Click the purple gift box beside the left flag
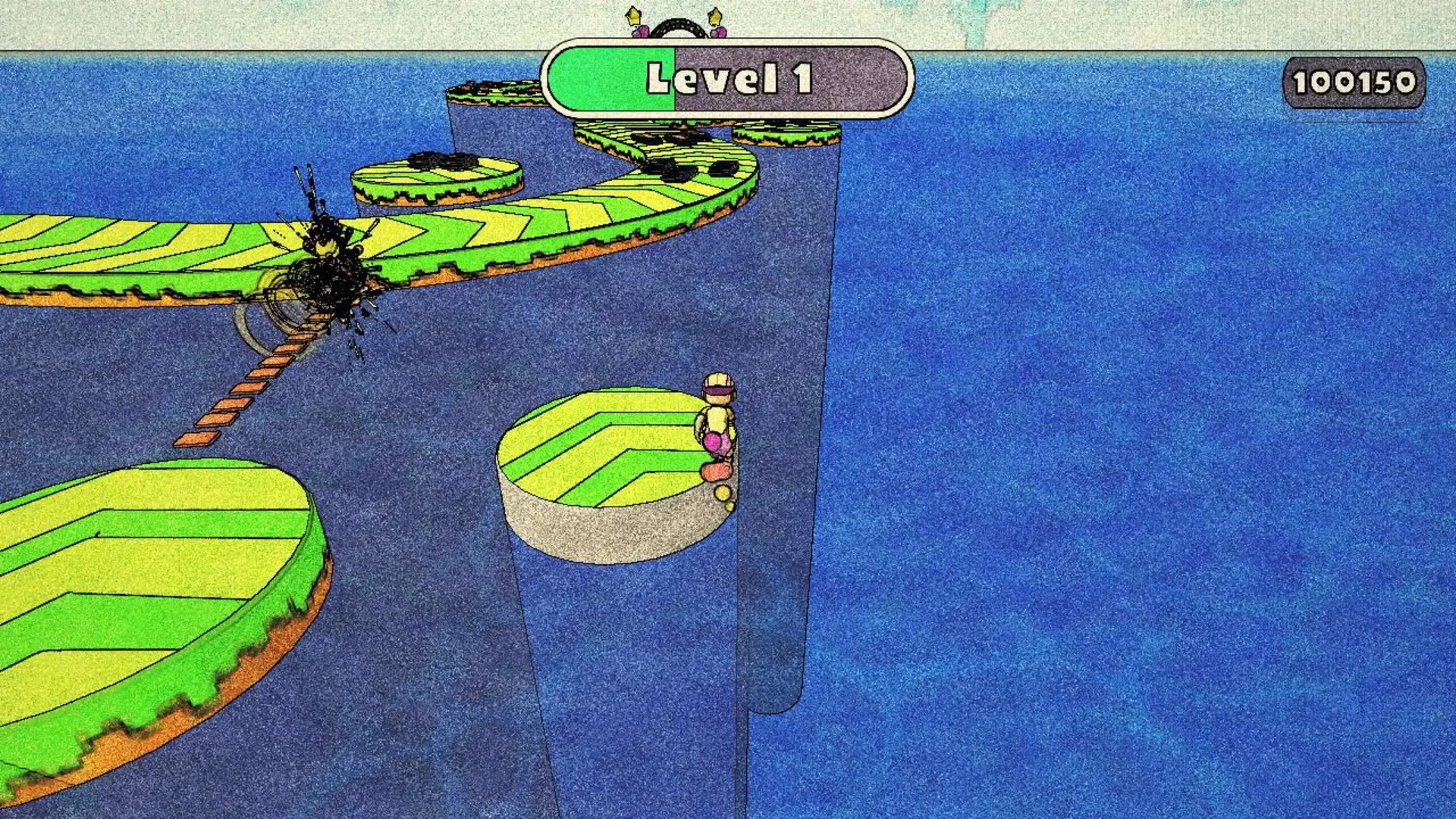 click(x=642, y=32)
